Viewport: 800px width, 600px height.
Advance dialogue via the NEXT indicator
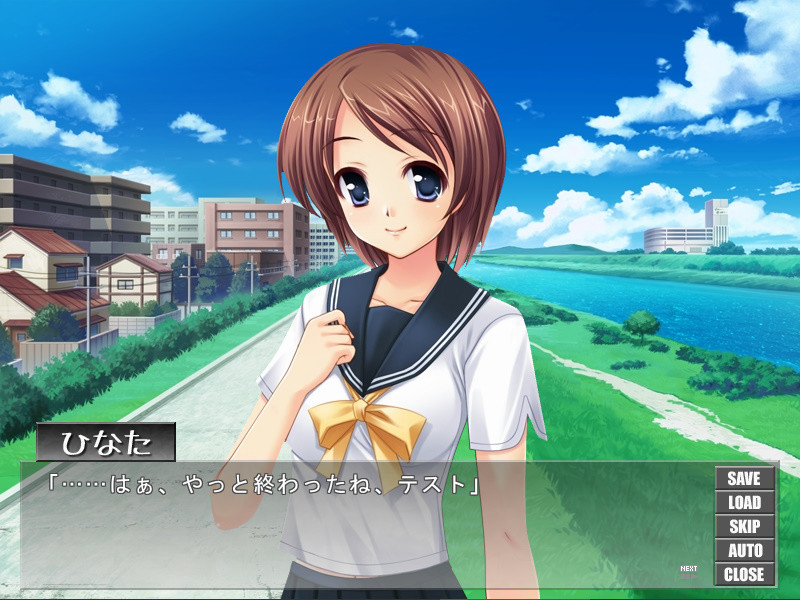tap(689, 571)
